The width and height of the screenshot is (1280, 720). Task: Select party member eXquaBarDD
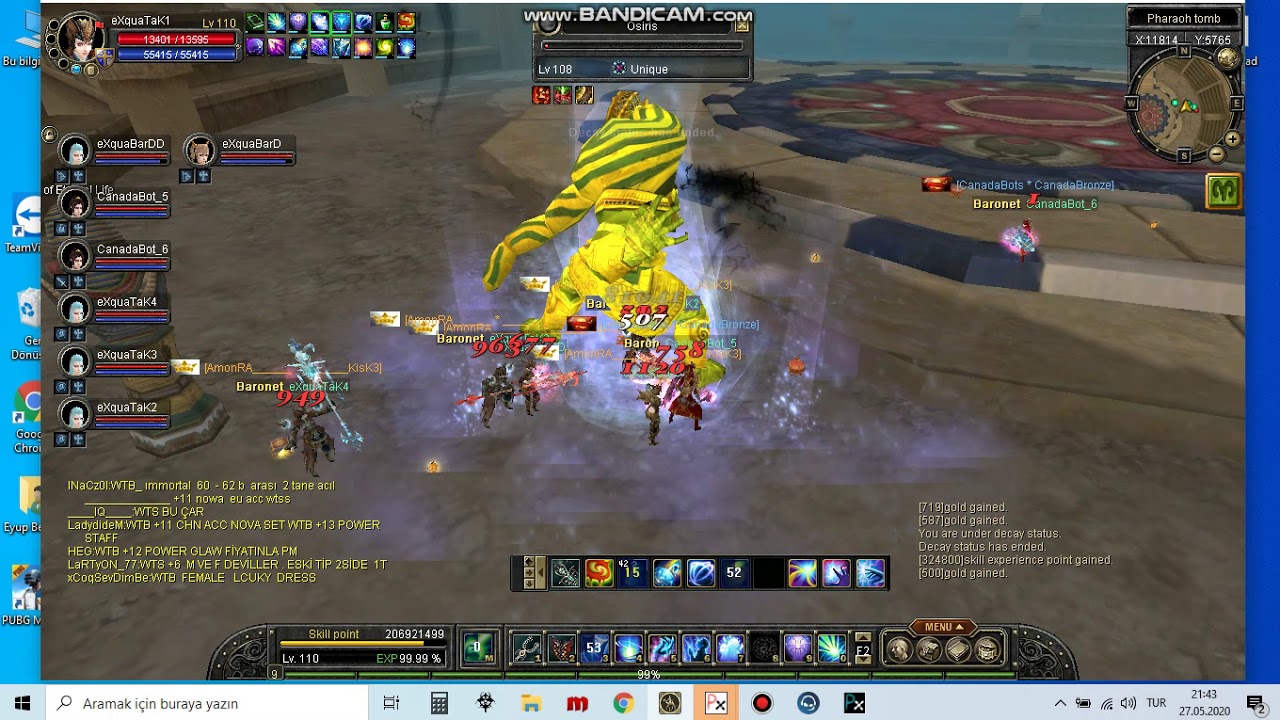(x=75, y=151)
